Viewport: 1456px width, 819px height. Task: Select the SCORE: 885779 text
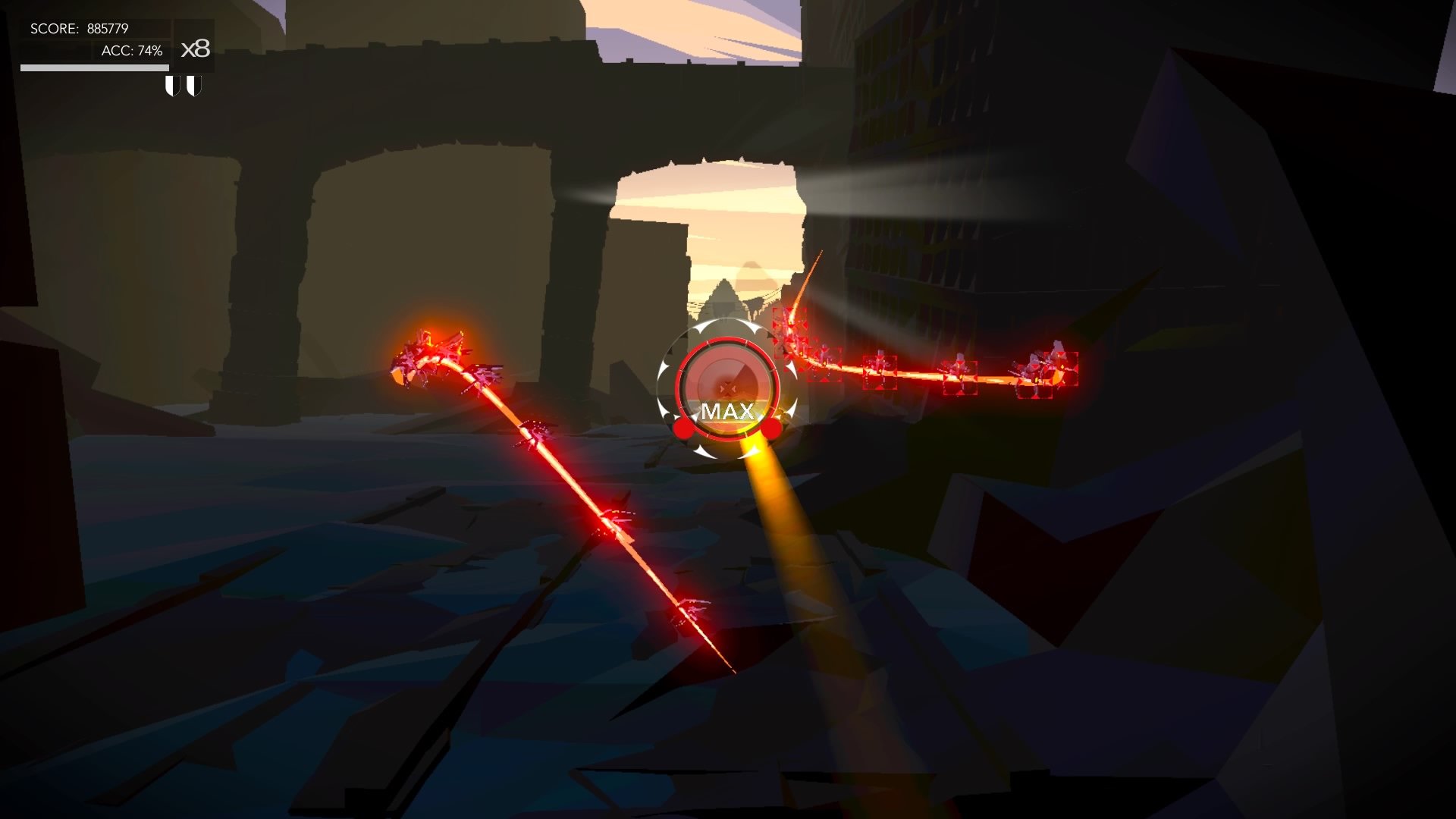pos(80,28)
